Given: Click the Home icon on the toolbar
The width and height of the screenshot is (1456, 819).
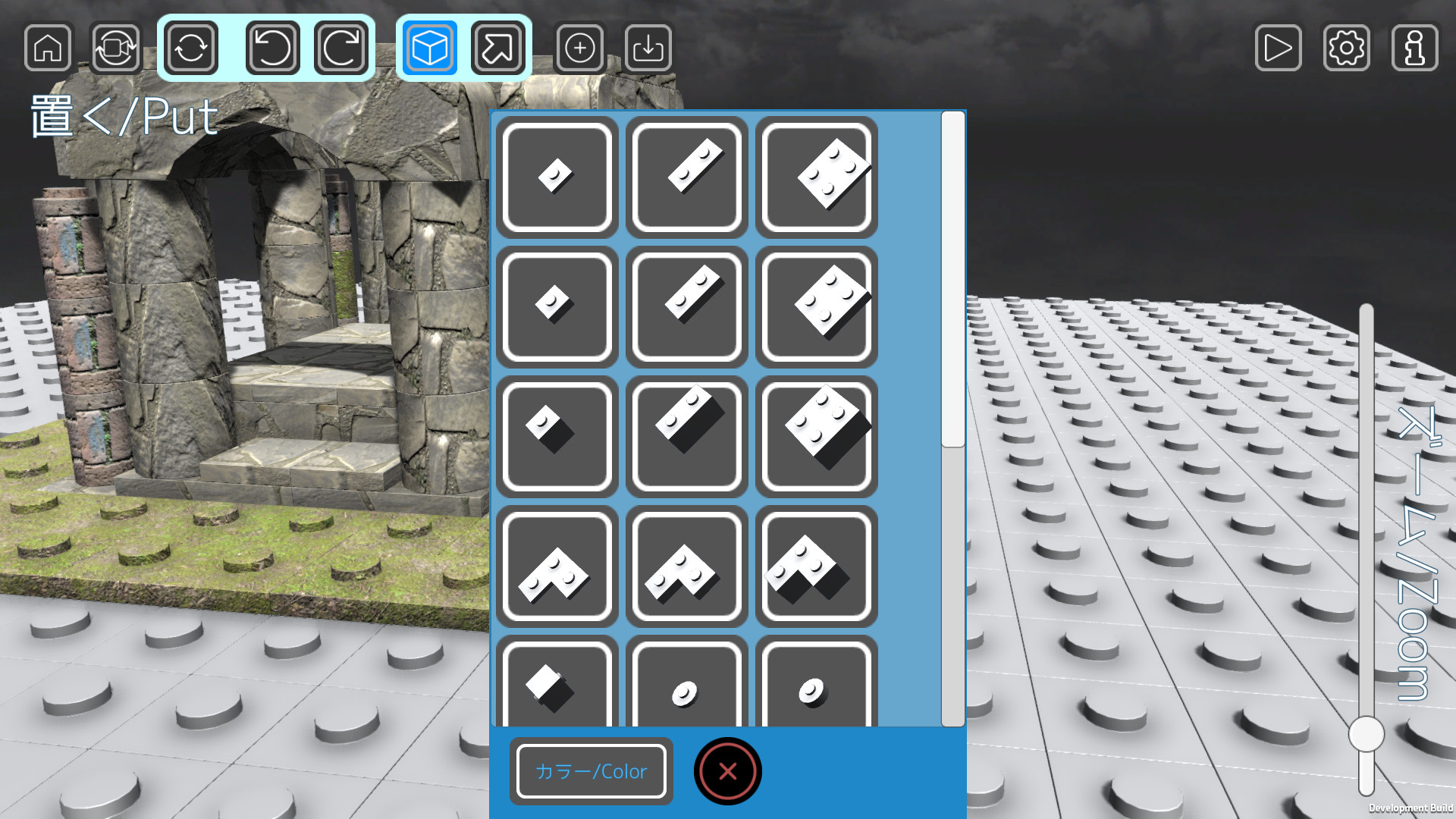Looking at the screenshot, I should (x=47, y=48).
